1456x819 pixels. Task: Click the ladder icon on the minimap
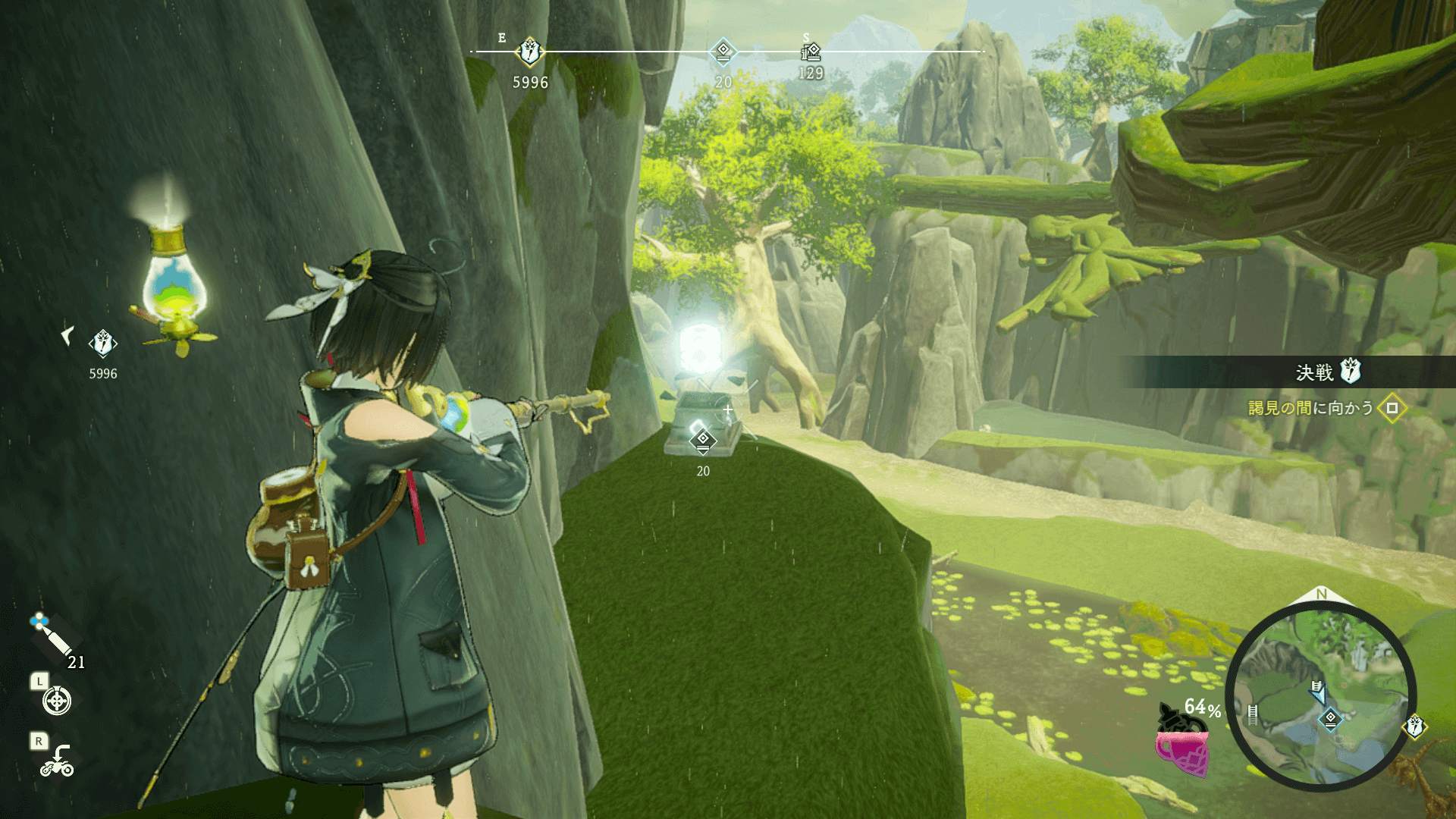1253,714
